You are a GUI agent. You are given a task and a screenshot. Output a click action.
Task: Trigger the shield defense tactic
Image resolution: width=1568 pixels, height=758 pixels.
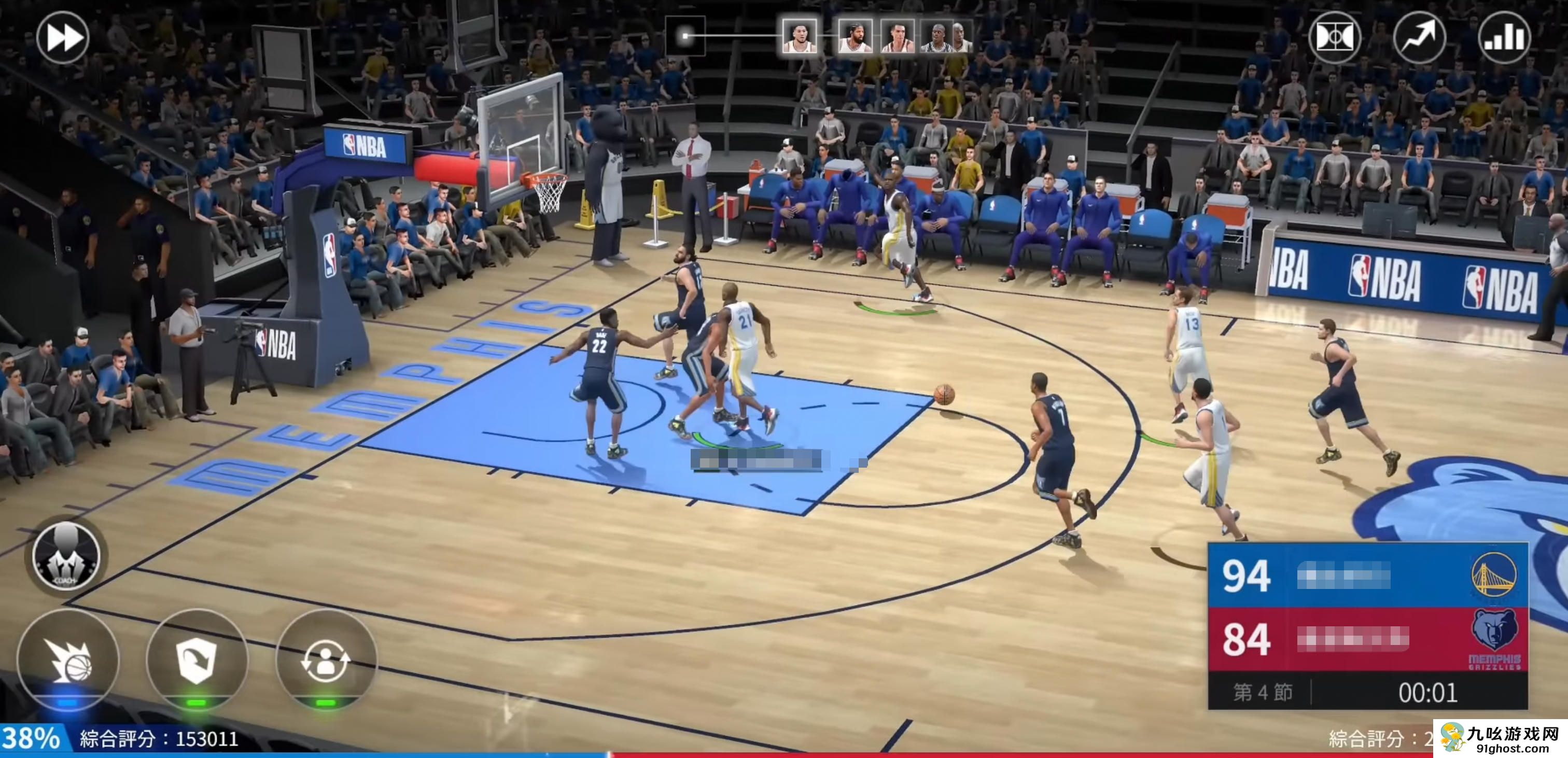(x=197, y=660)
